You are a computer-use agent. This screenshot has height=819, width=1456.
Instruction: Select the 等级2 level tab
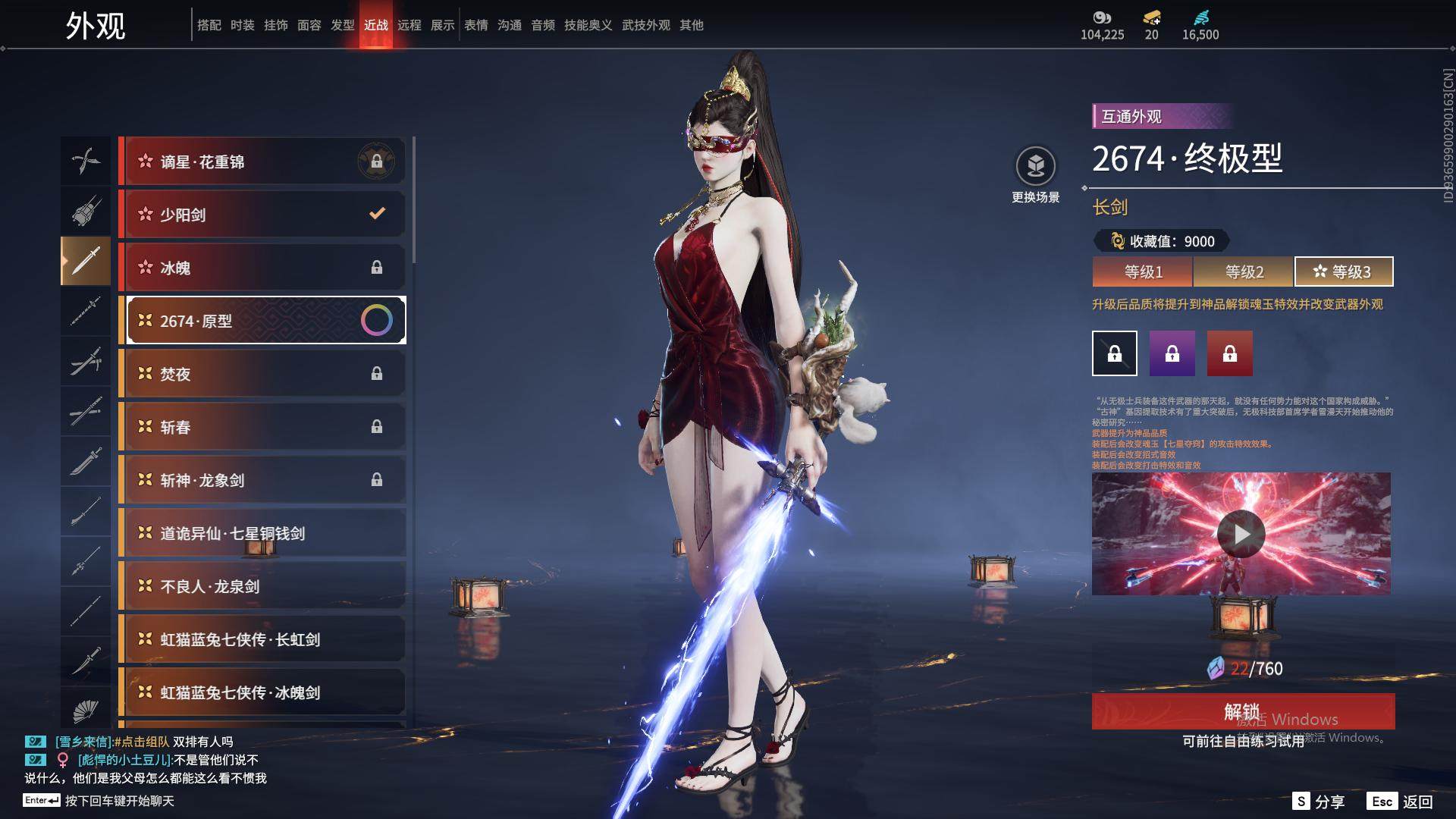click(x=1244, y=271)
